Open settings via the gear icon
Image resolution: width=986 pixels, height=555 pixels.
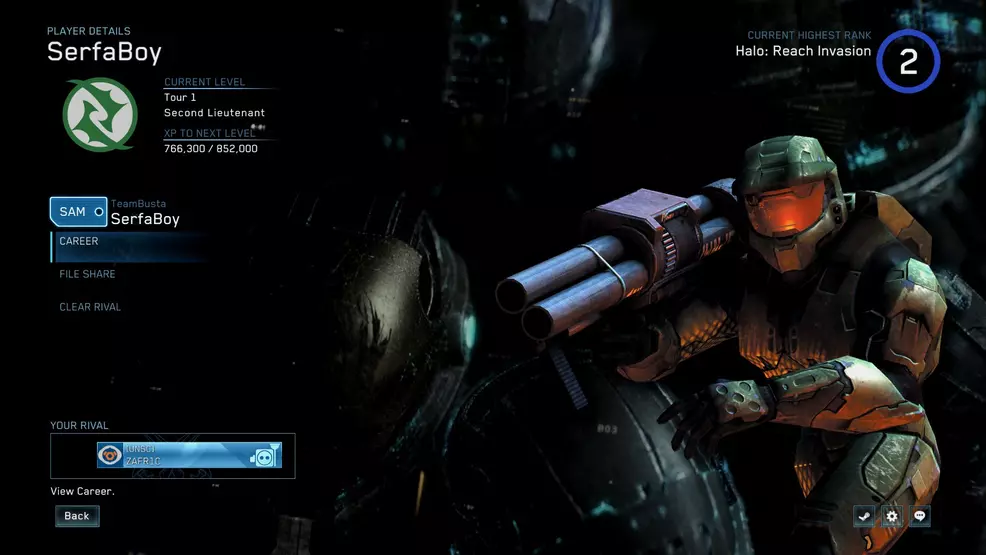(x=891, y=516)
